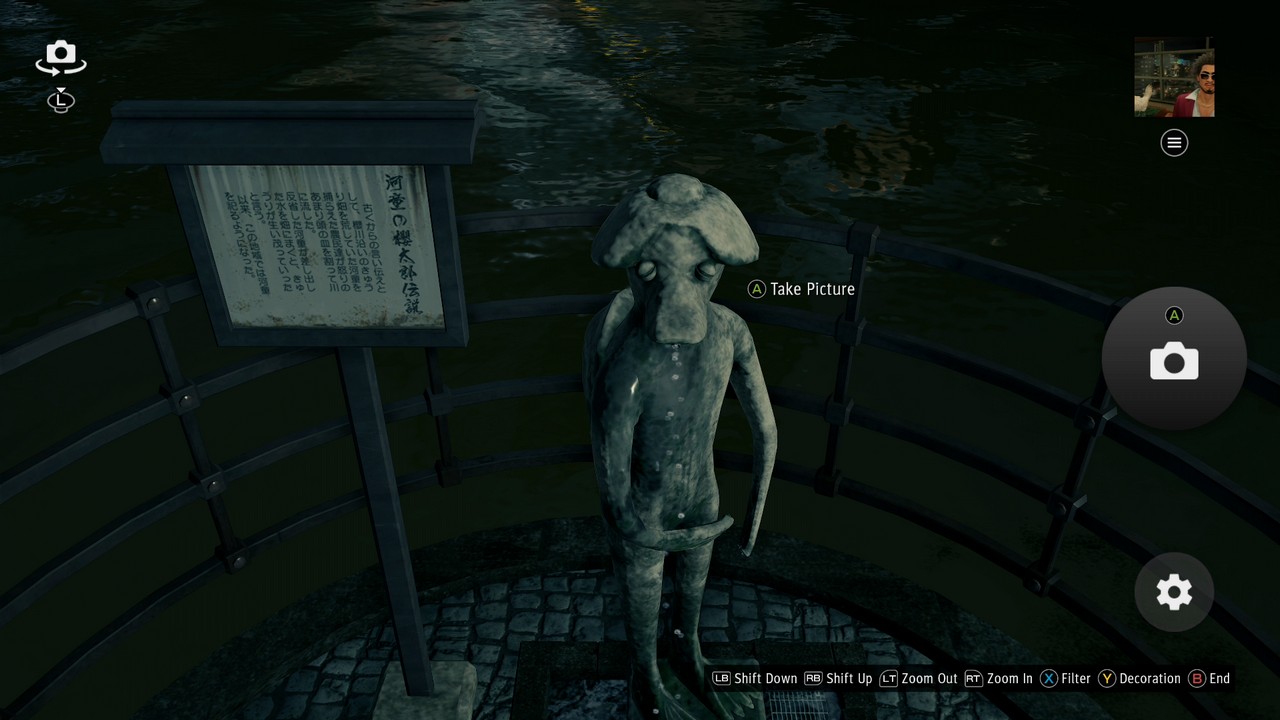This screenshot has width=1280, height=720.
Task: Click the B button icon beside End
Action: pyautogui.click(x=1195, y=678)
